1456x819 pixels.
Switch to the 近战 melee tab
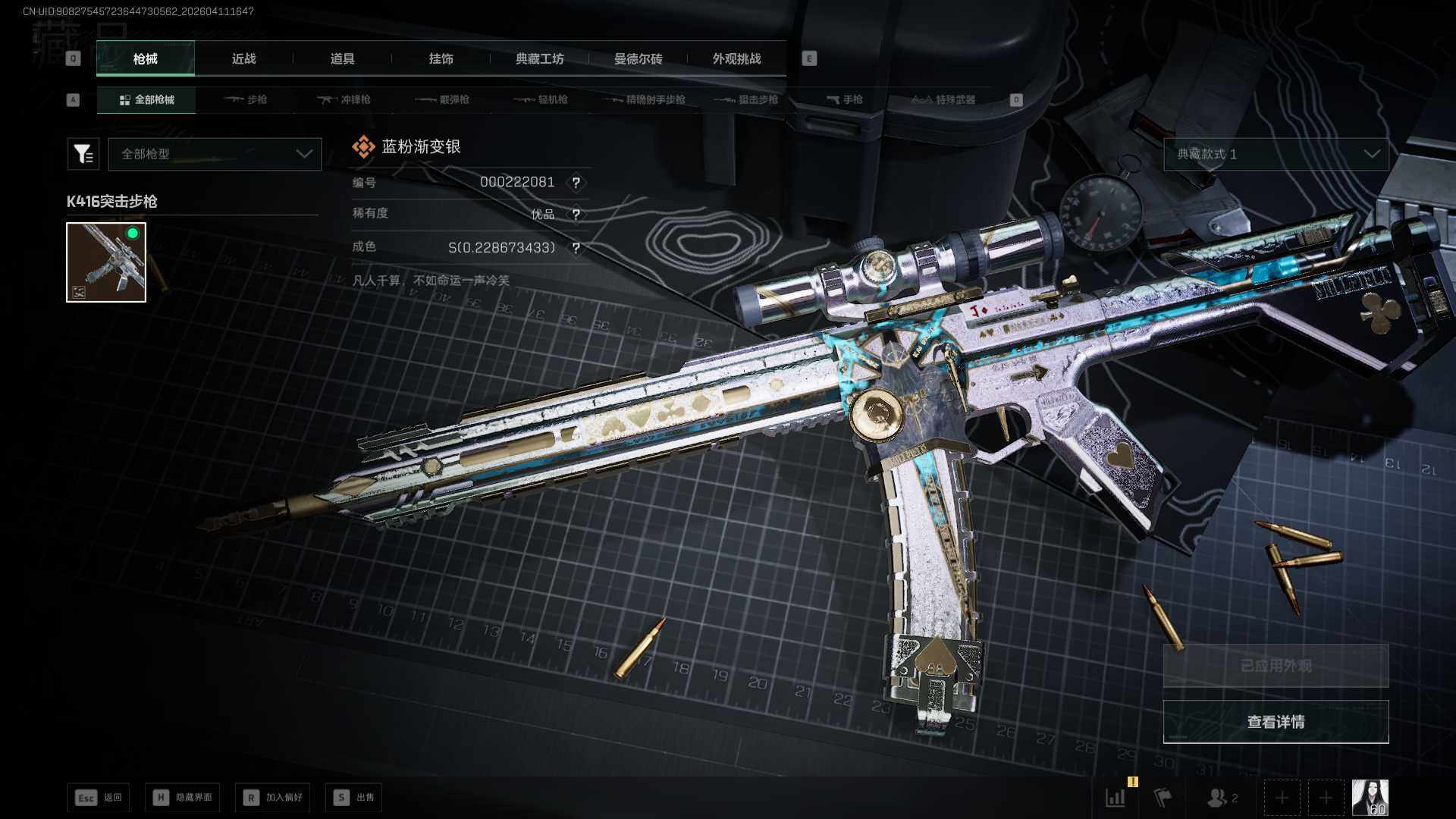point(243,58)
